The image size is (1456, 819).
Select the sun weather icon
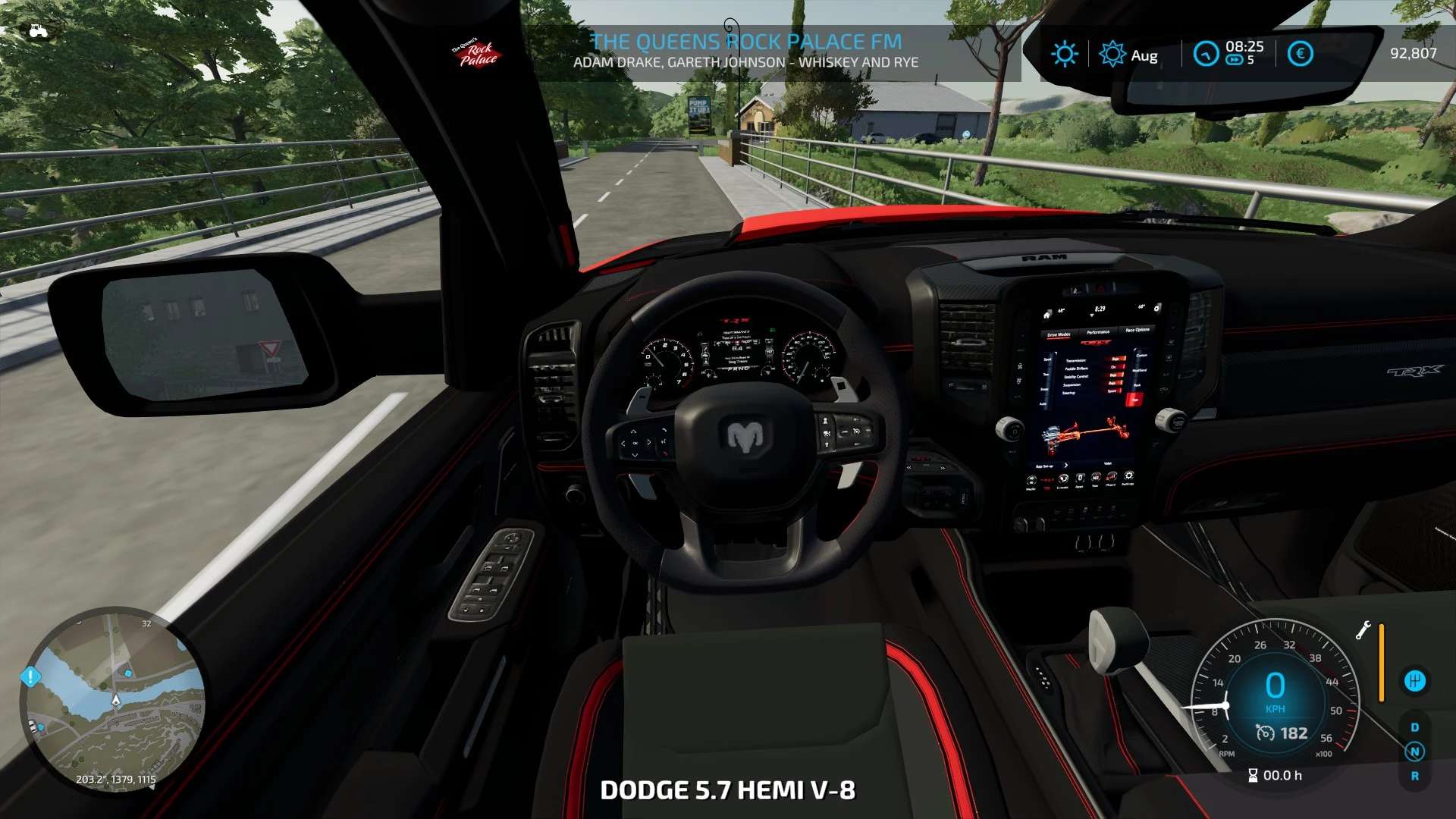[1064, 54]
